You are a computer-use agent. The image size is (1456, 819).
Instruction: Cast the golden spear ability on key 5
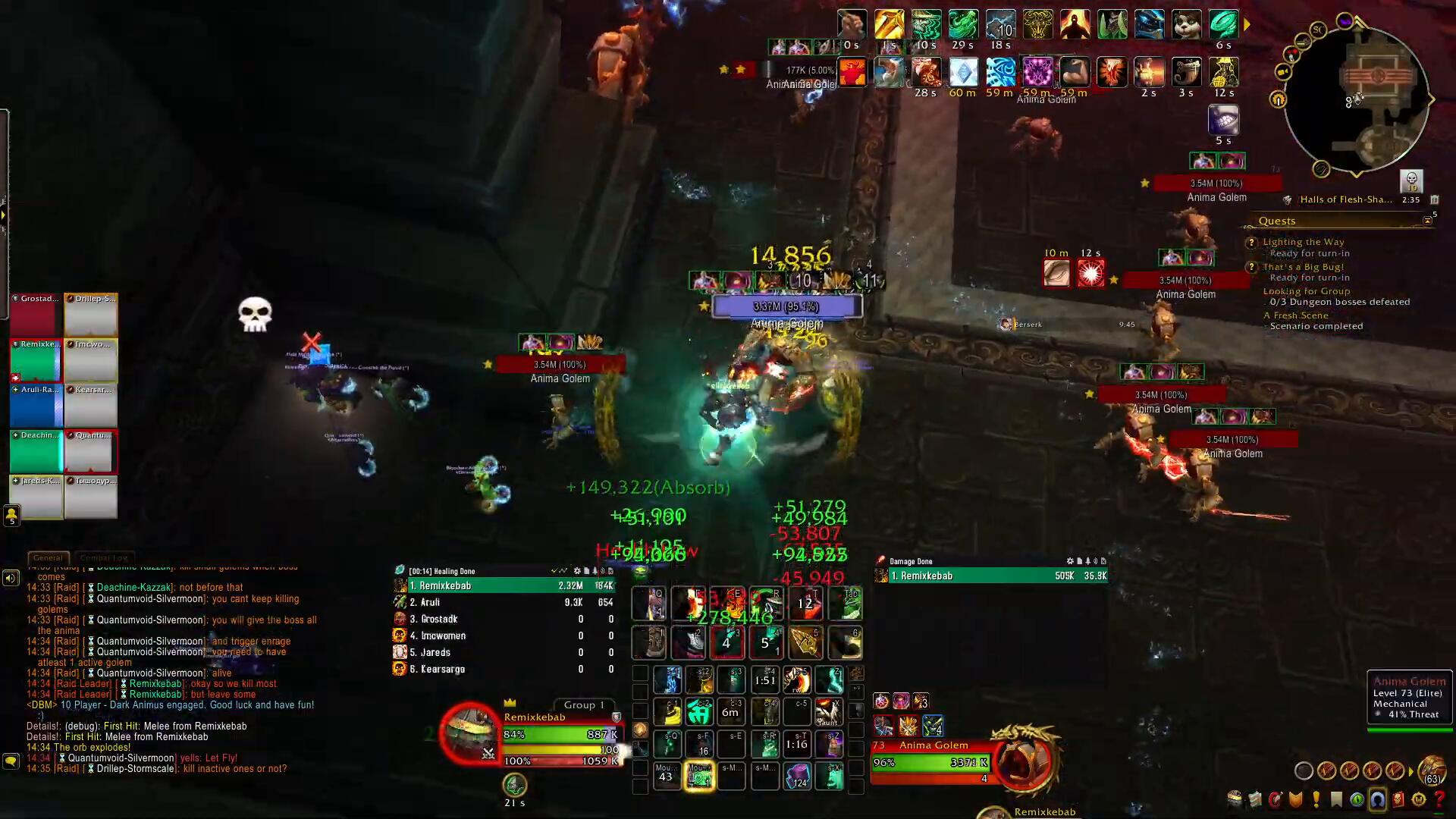pos(805,643)
